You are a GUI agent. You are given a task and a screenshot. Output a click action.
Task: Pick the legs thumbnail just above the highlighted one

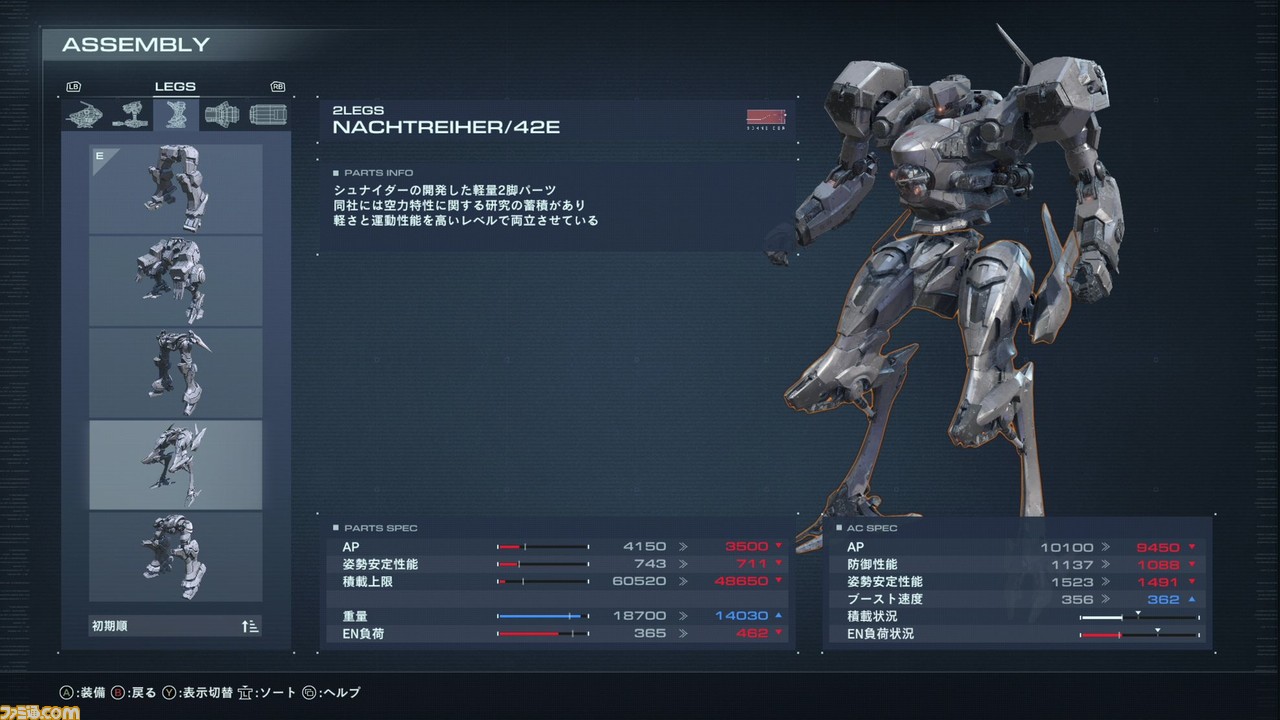[x=176, y=373]
